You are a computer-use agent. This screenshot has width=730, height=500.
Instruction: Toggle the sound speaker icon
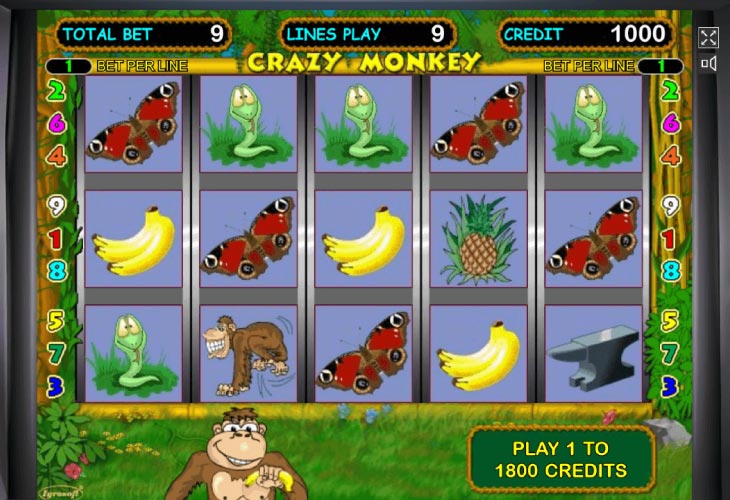(x=708, y=64)
